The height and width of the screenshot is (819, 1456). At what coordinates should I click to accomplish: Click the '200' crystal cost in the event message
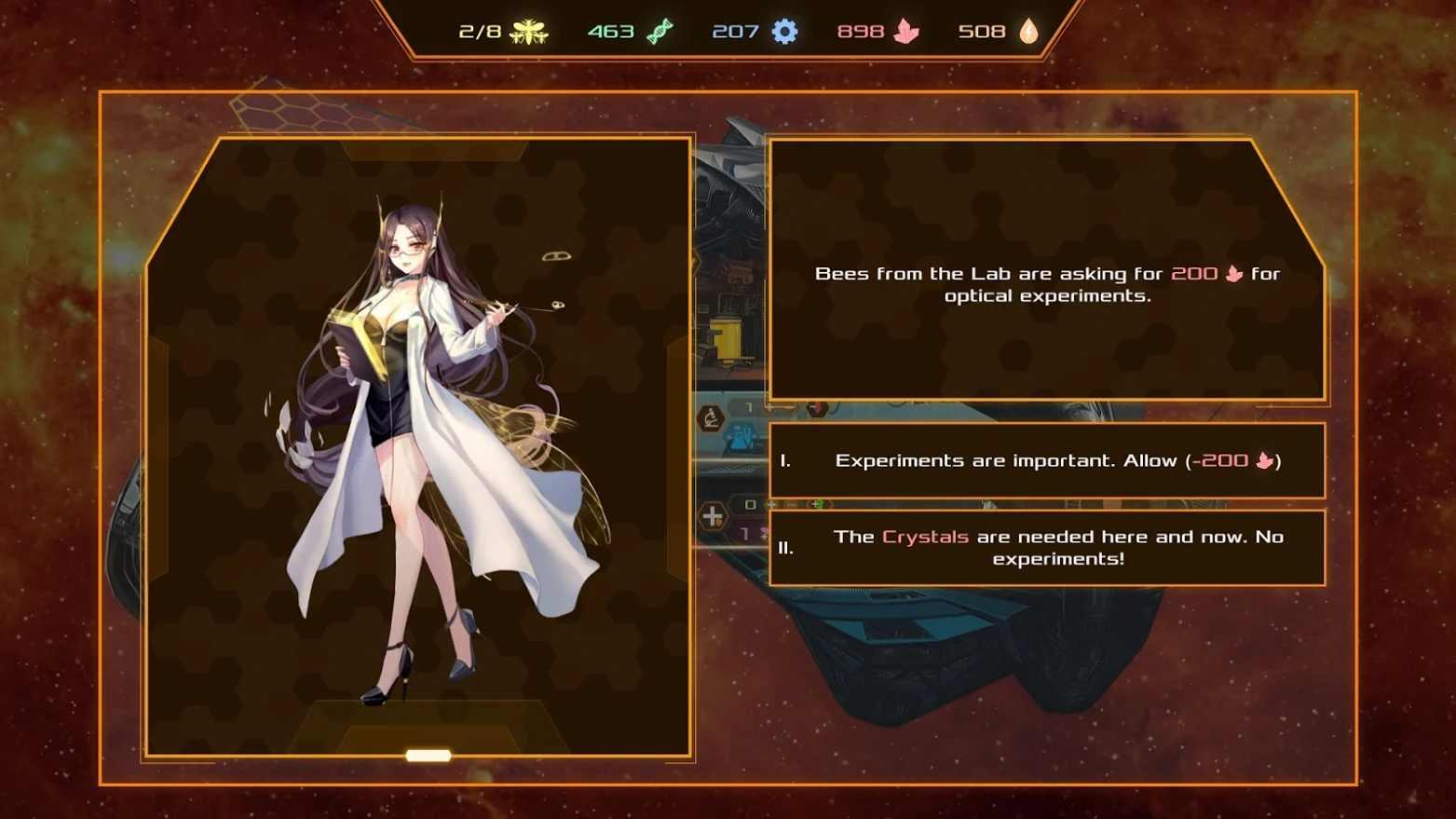point(1193,273)
